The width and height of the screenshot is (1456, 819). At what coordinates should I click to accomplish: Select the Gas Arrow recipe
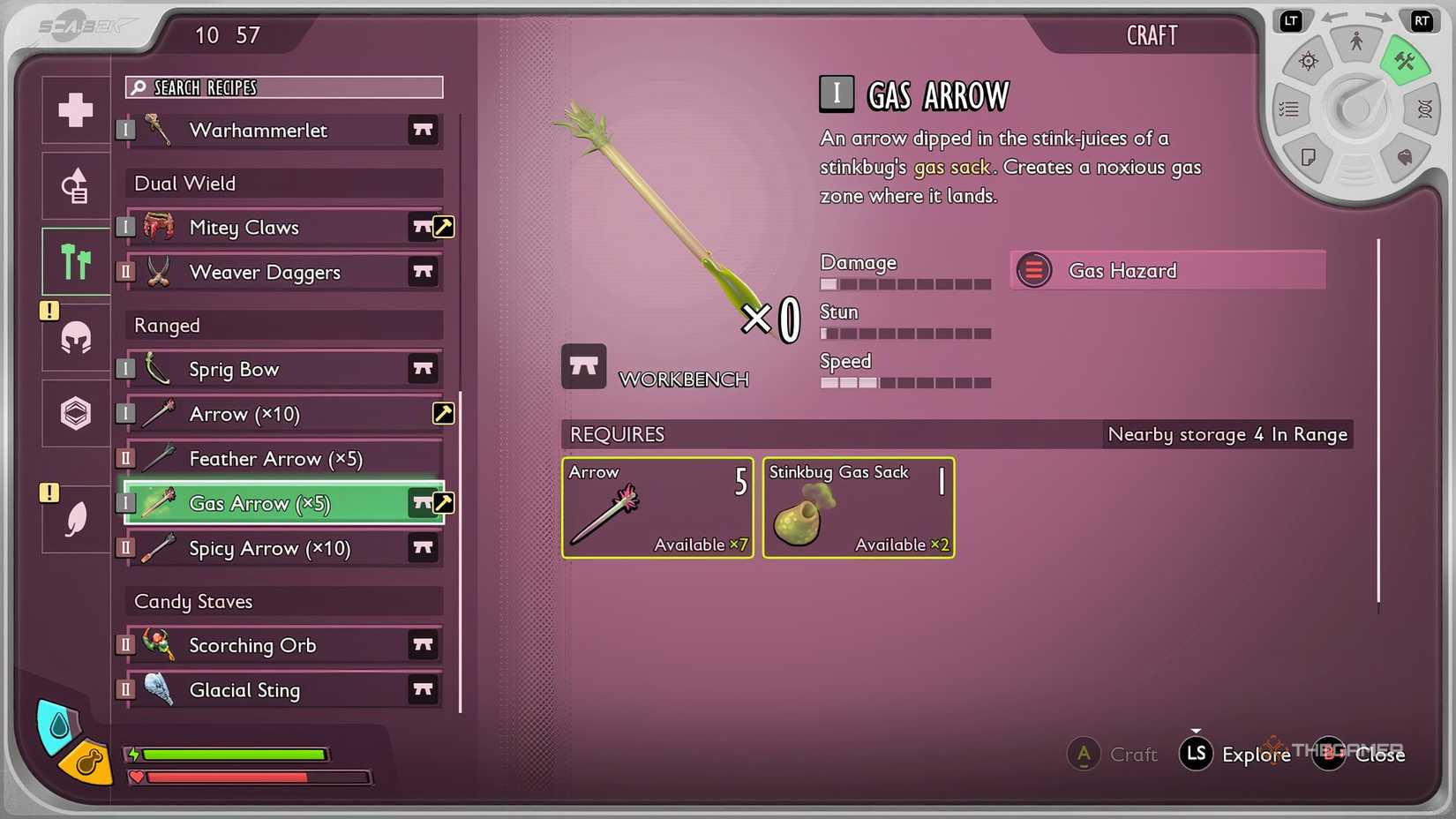point(259,503)
